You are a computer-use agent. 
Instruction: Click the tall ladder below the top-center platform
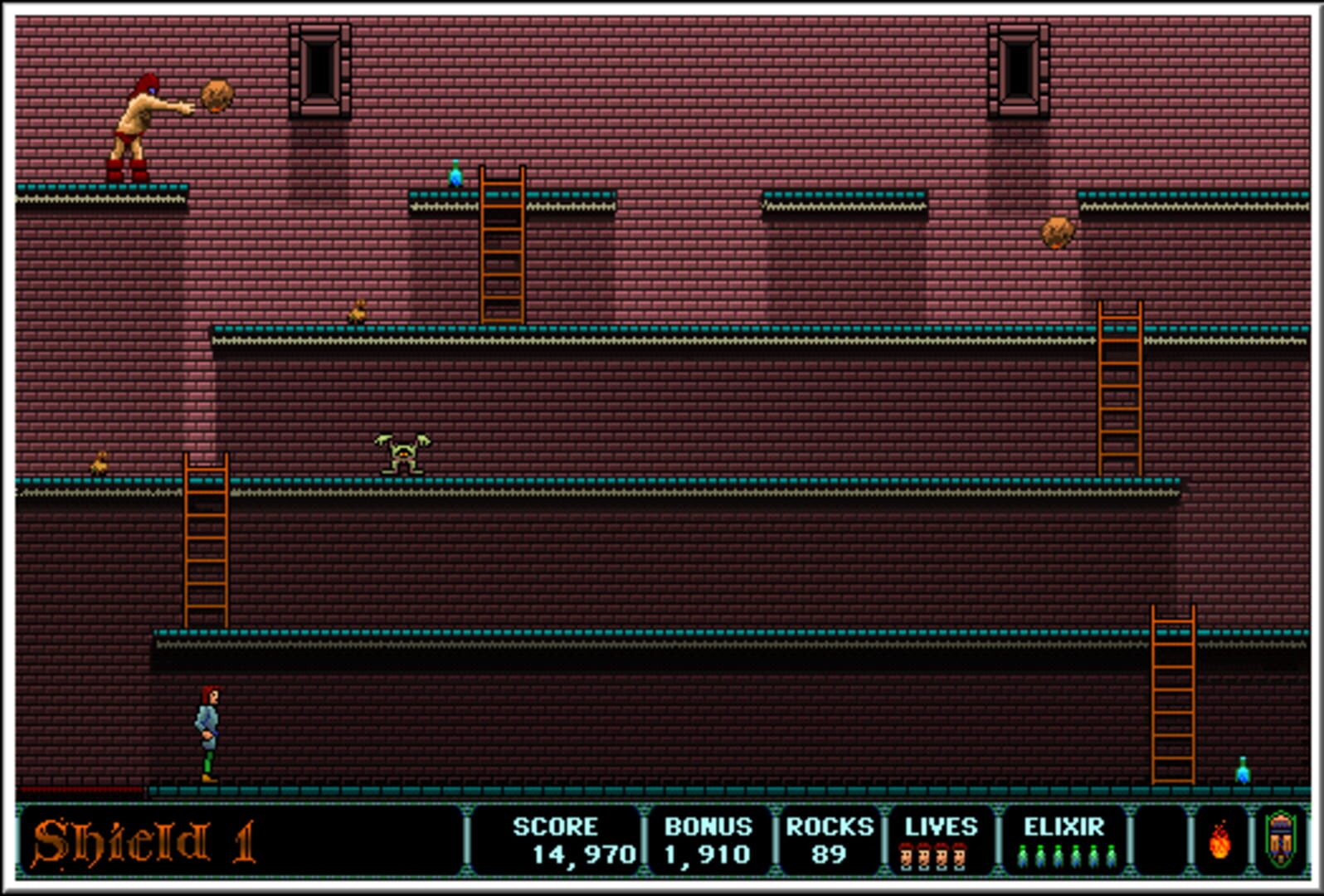point(501,245)
